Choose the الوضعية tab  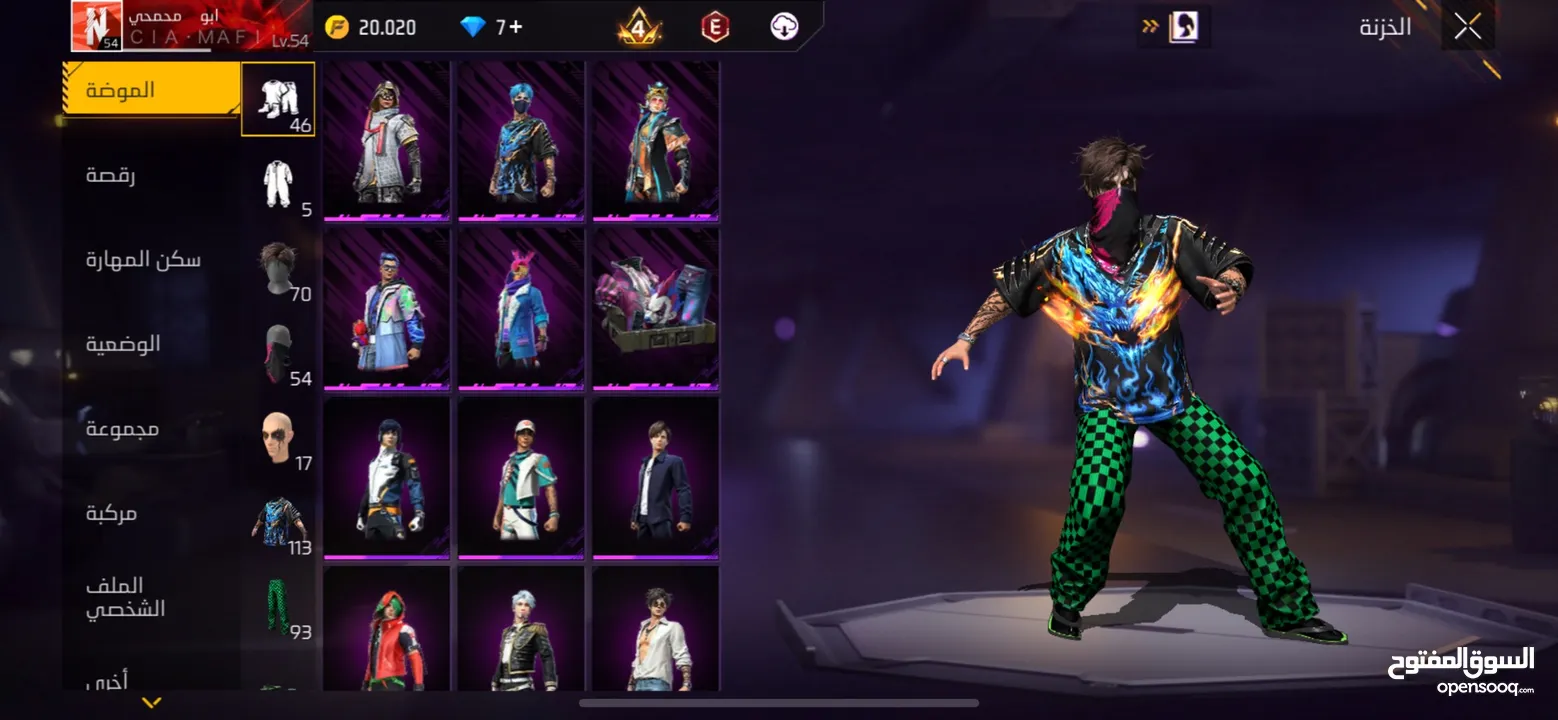click(123, 344)
